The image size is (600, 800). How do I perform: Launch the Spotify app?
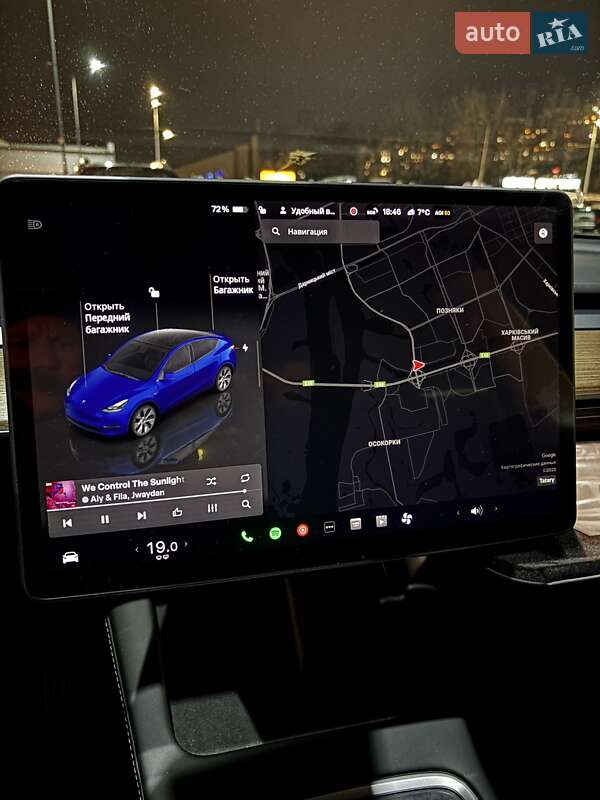pyautogui.click(x=275, y=532)
